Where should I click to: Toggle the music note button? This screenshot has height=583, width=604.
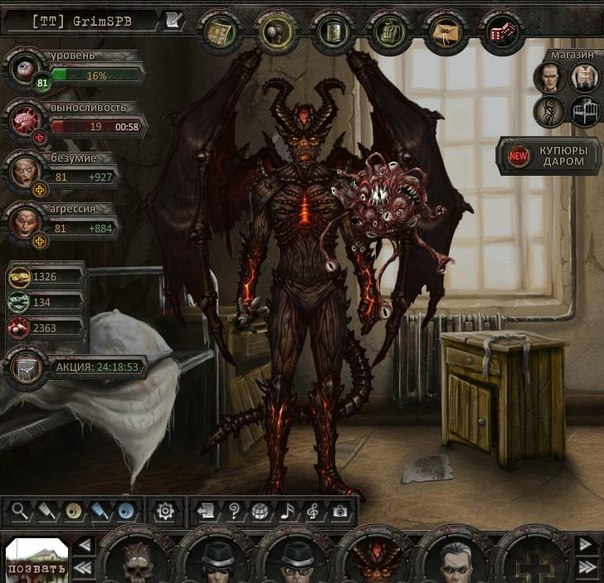pyautogui.click(x=285, y=511)
